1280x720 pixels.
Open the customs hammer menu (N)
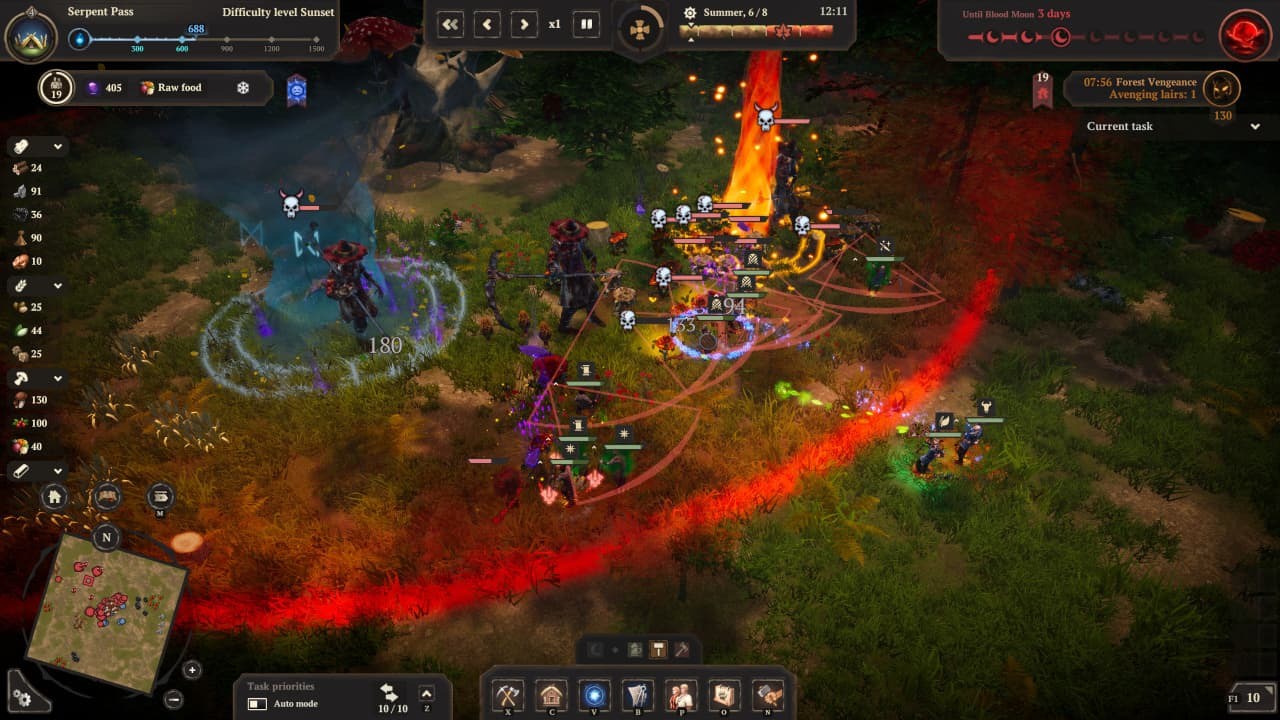click(767, 695)
